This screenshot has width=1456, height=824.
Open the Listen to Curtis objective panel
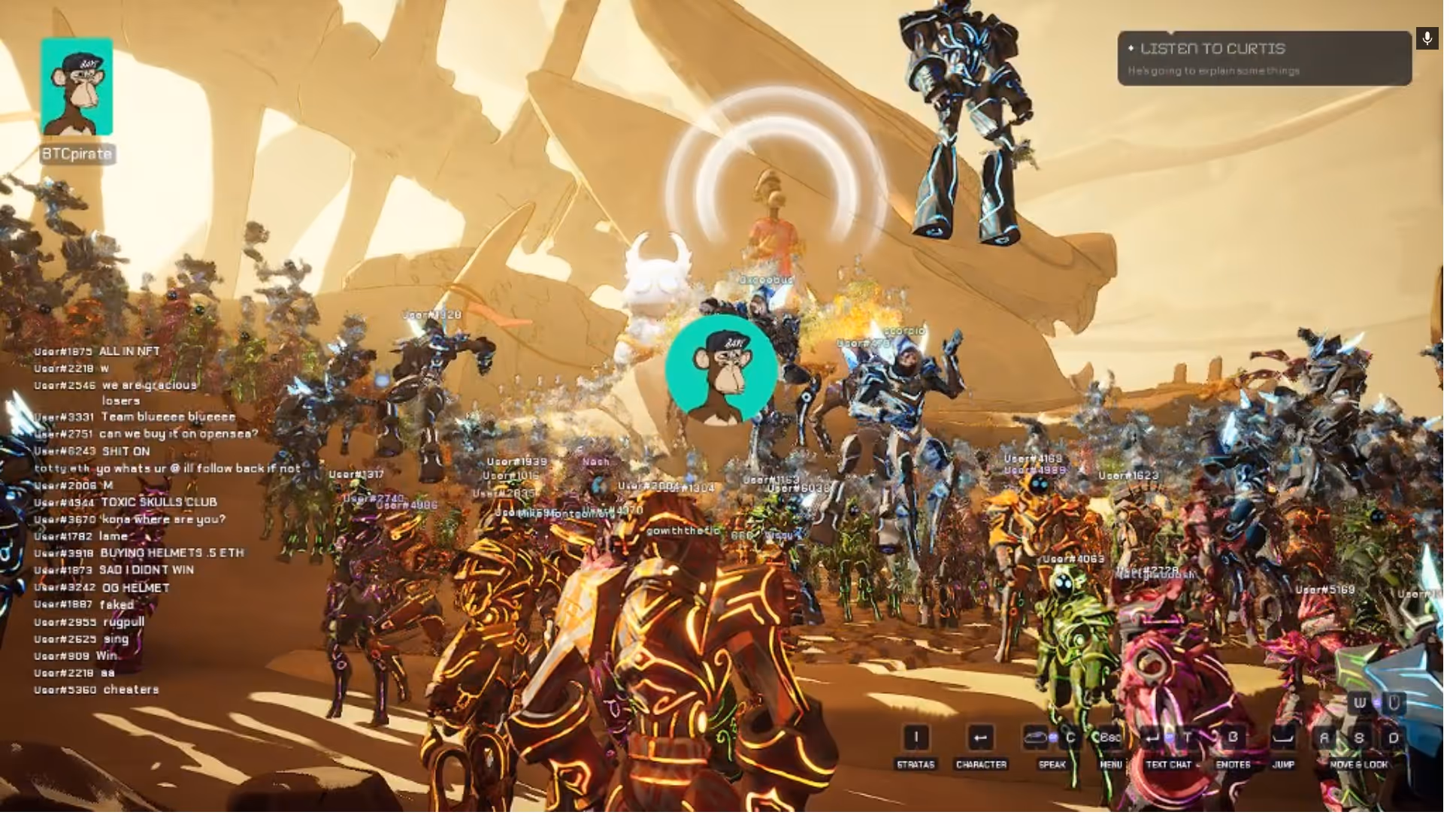[x=1264, y=59]
